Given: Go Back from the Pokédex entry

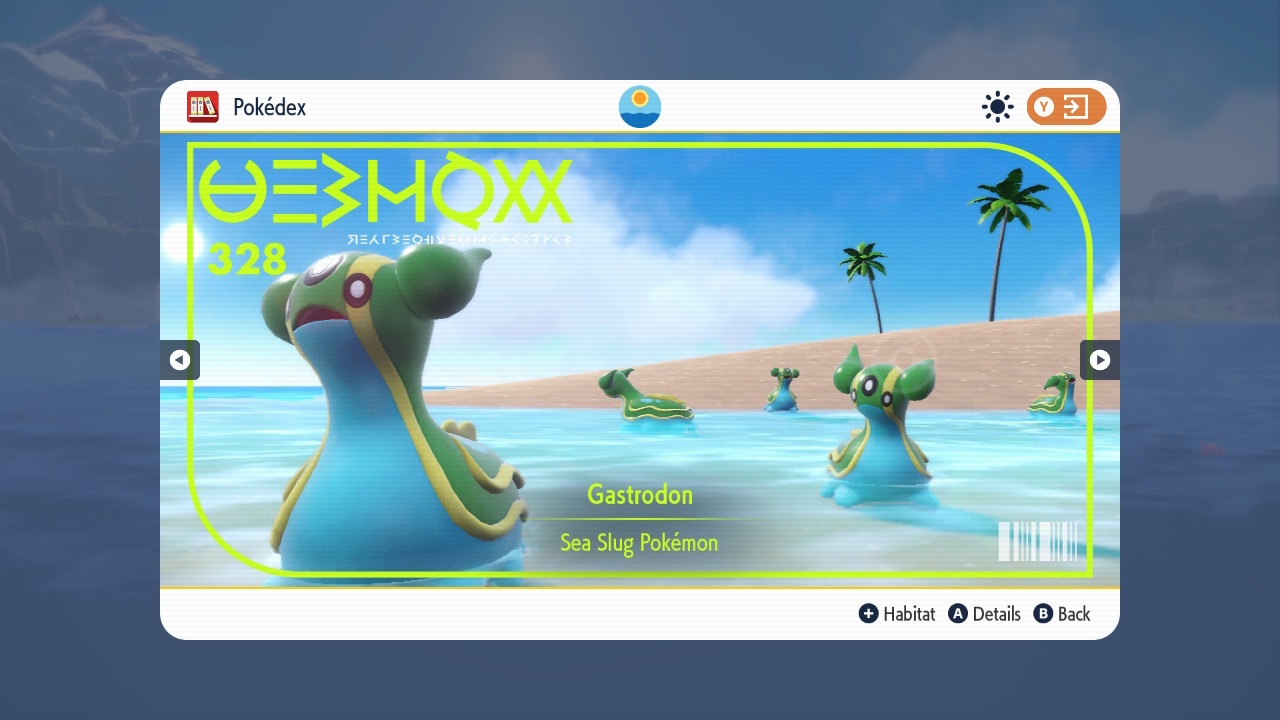Looking at the screenshot, I should [x=1062, y=614].
